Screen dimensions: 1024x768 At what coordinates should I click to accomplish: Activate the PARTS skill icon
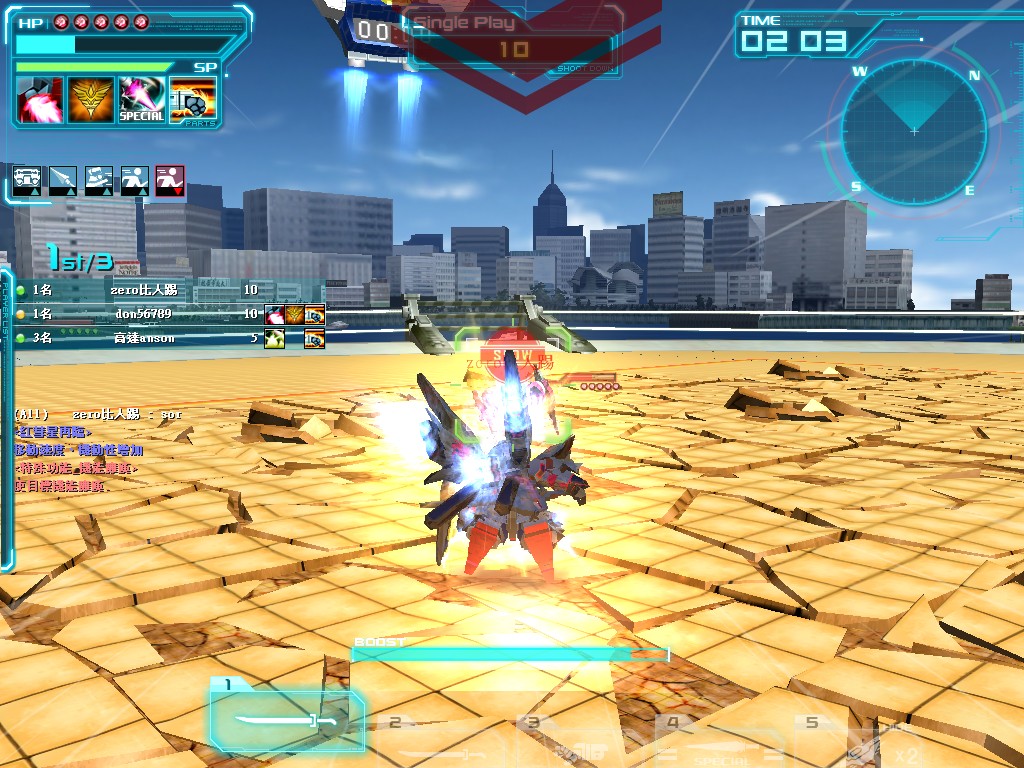point(193,100)
